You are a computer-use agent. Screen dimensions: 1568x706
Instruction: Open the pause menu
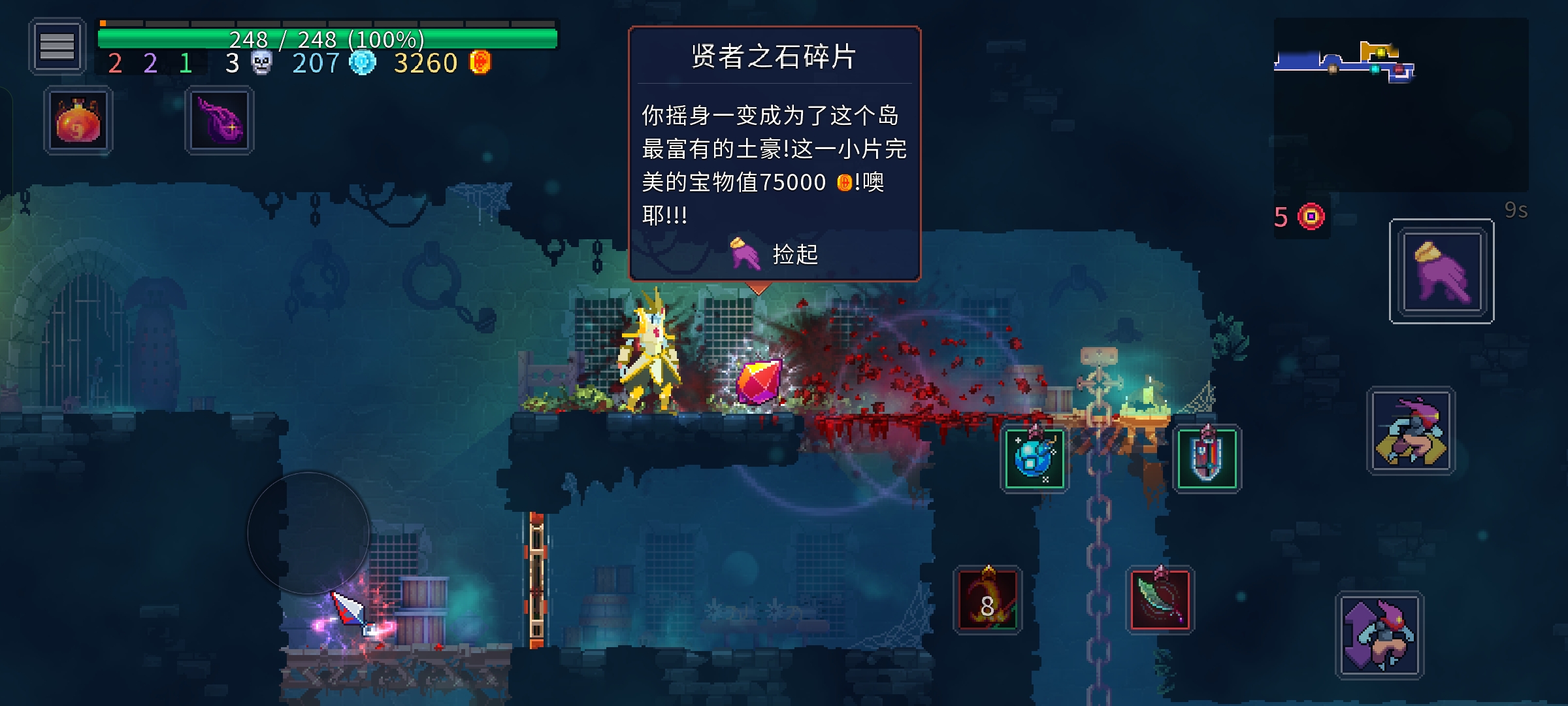point(57,48)
